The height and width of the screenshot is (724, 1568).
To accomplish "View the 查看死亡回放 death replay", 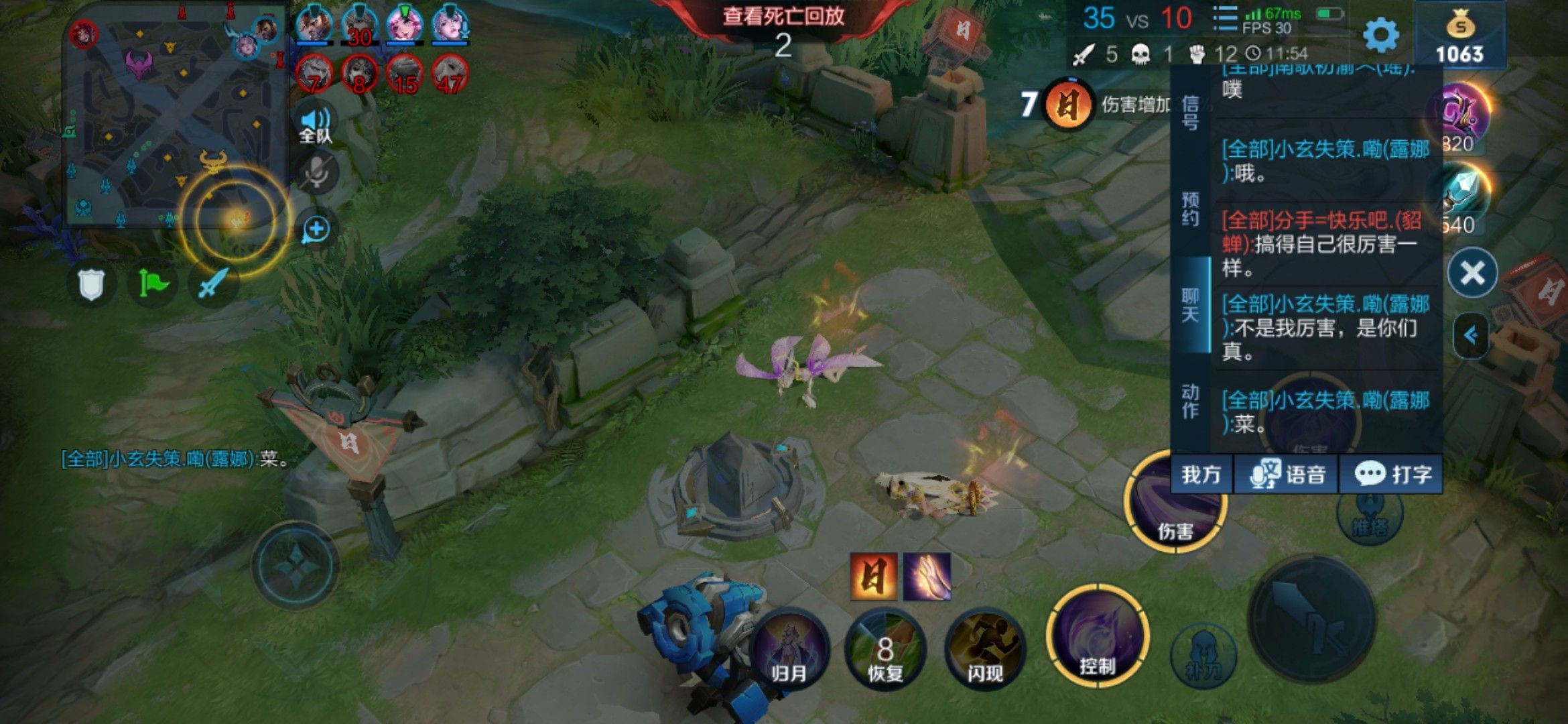I will point(783,16).
